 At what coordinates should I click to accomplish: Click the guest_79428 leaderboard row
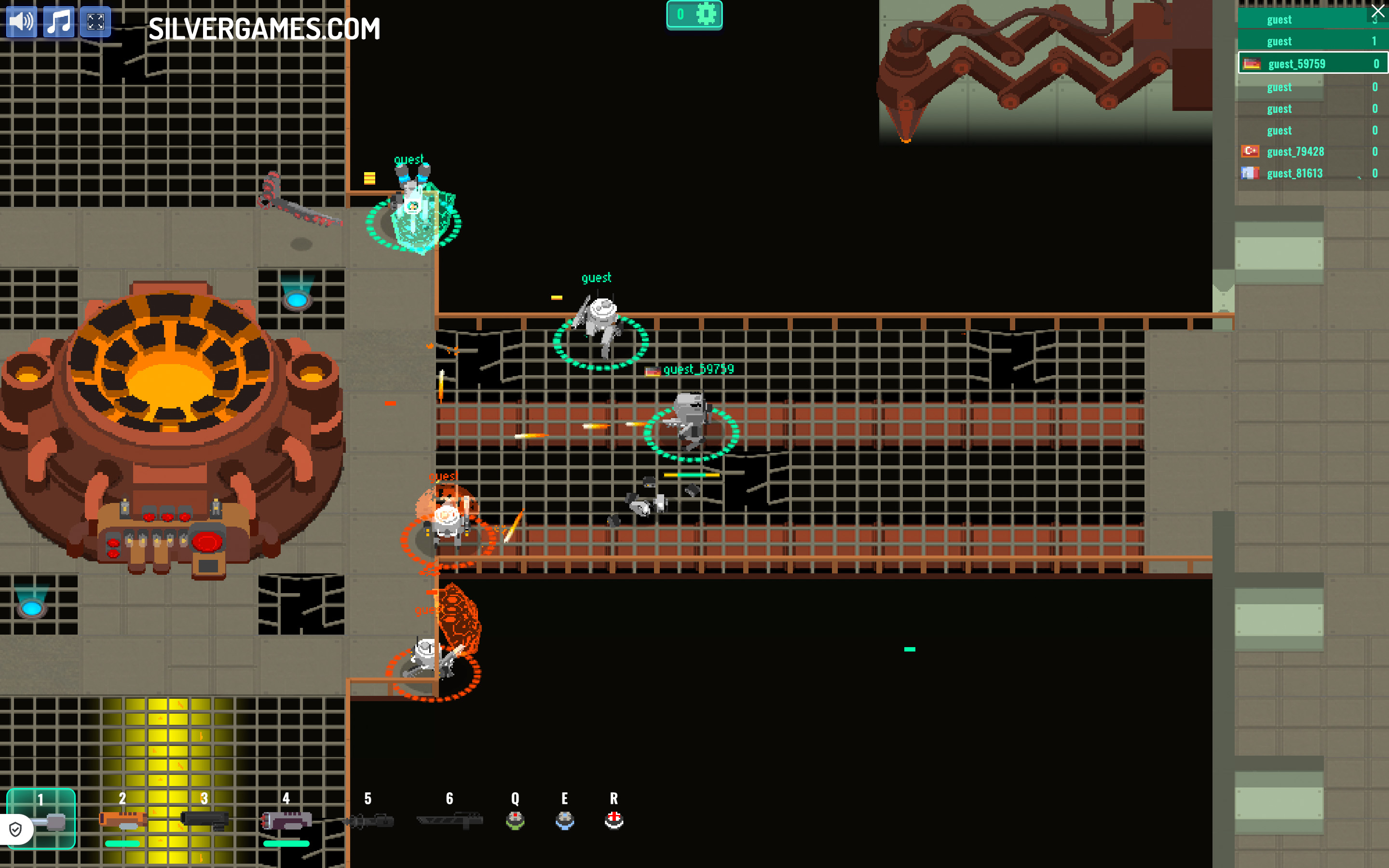[1312, 151]
